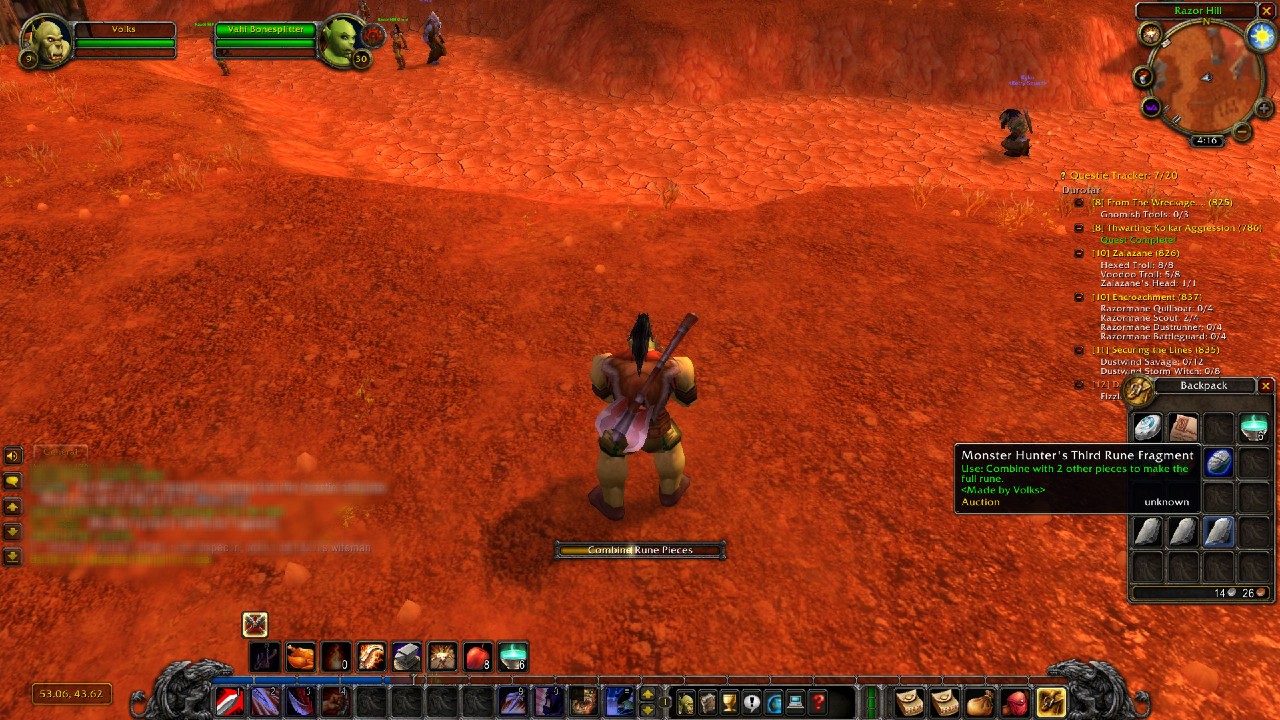Collapse the Securing the Lines quest
Viewport: 1280px width, 720px height.
tap(1079, 350)
